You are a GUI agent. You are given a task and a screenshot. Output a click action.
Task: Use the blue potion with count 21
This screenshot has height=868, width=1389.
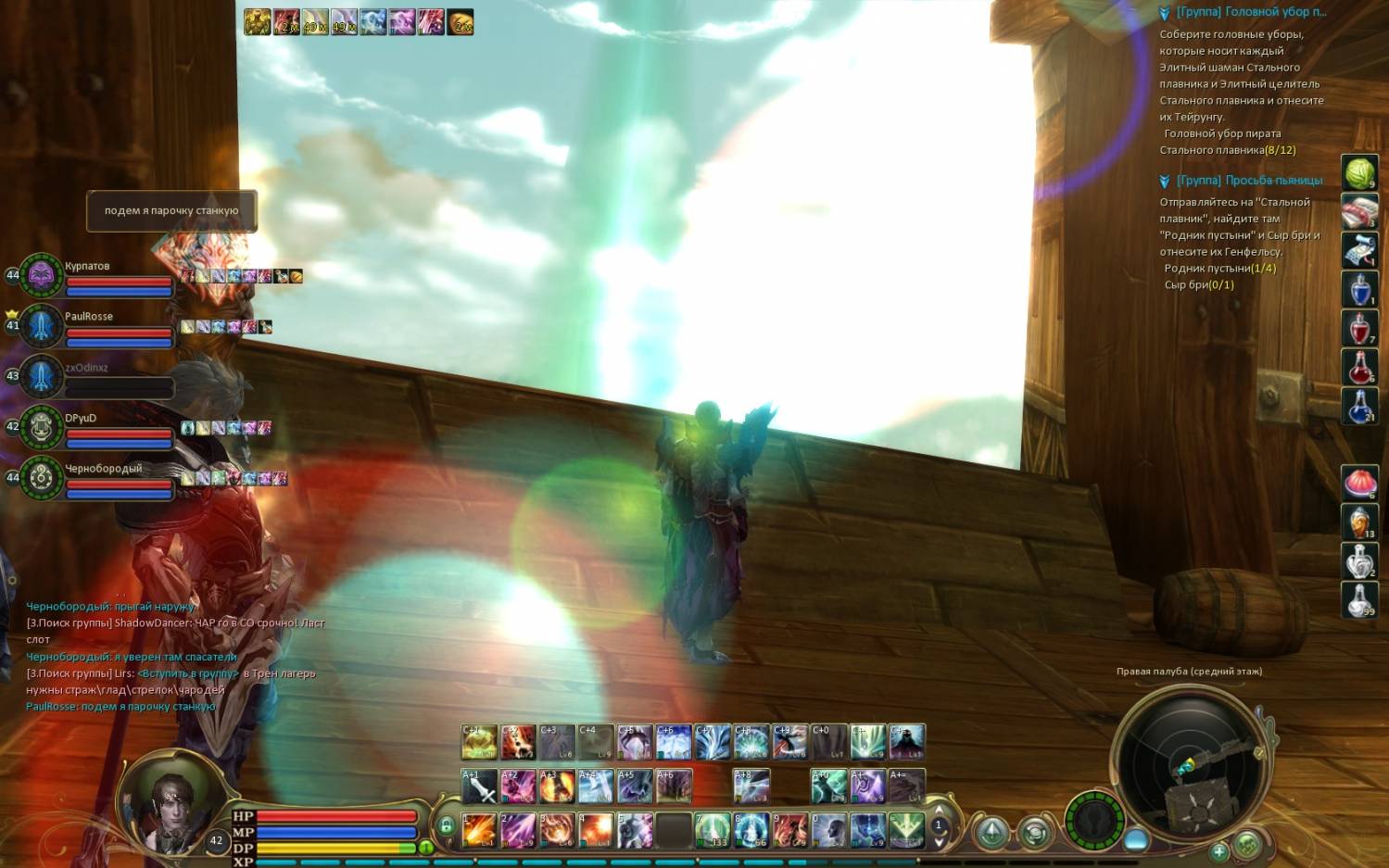tap(1359, 406)
